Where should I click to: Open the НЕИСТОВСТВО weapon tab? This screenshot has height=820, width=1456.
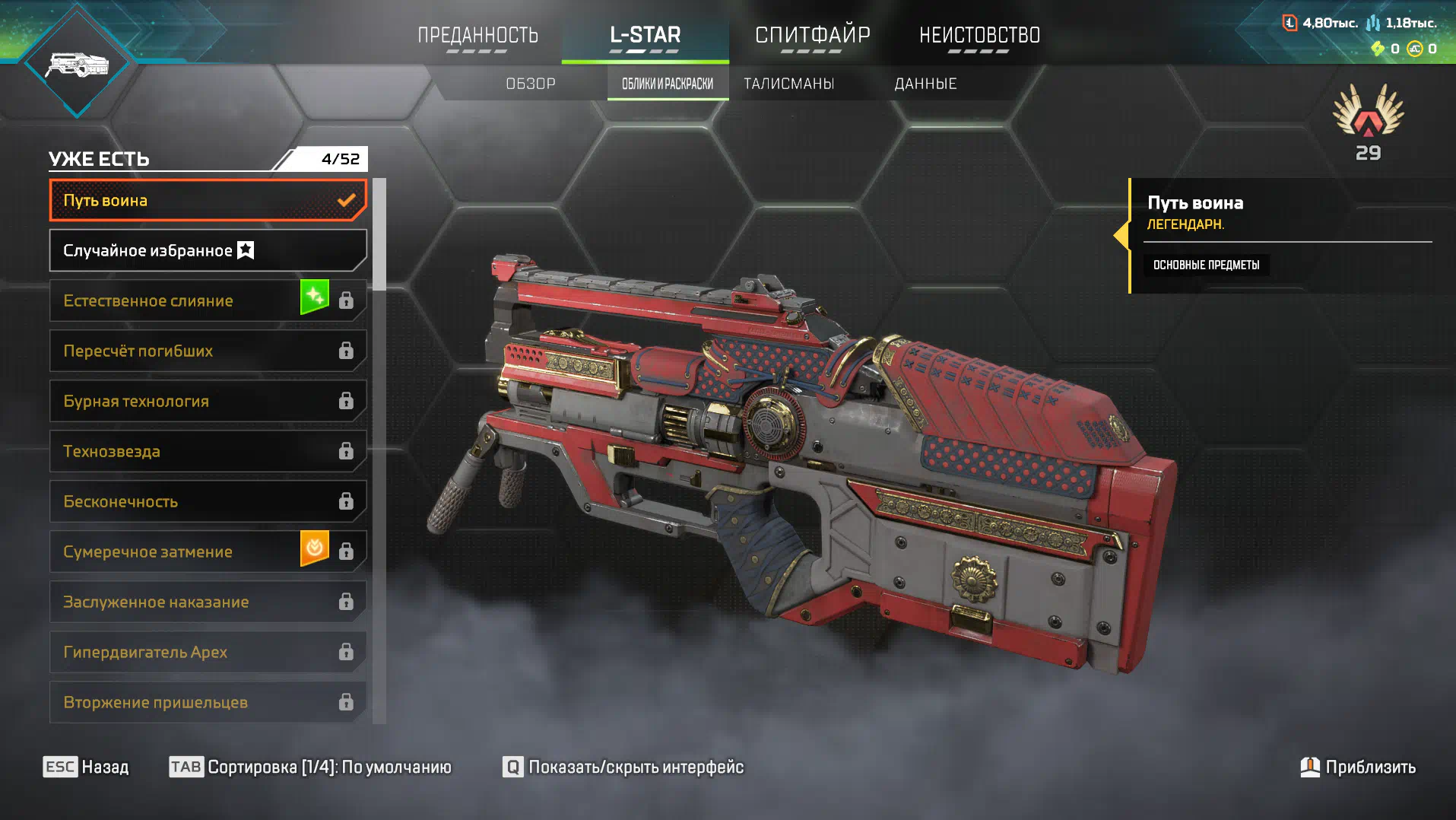tap(979, 35)
